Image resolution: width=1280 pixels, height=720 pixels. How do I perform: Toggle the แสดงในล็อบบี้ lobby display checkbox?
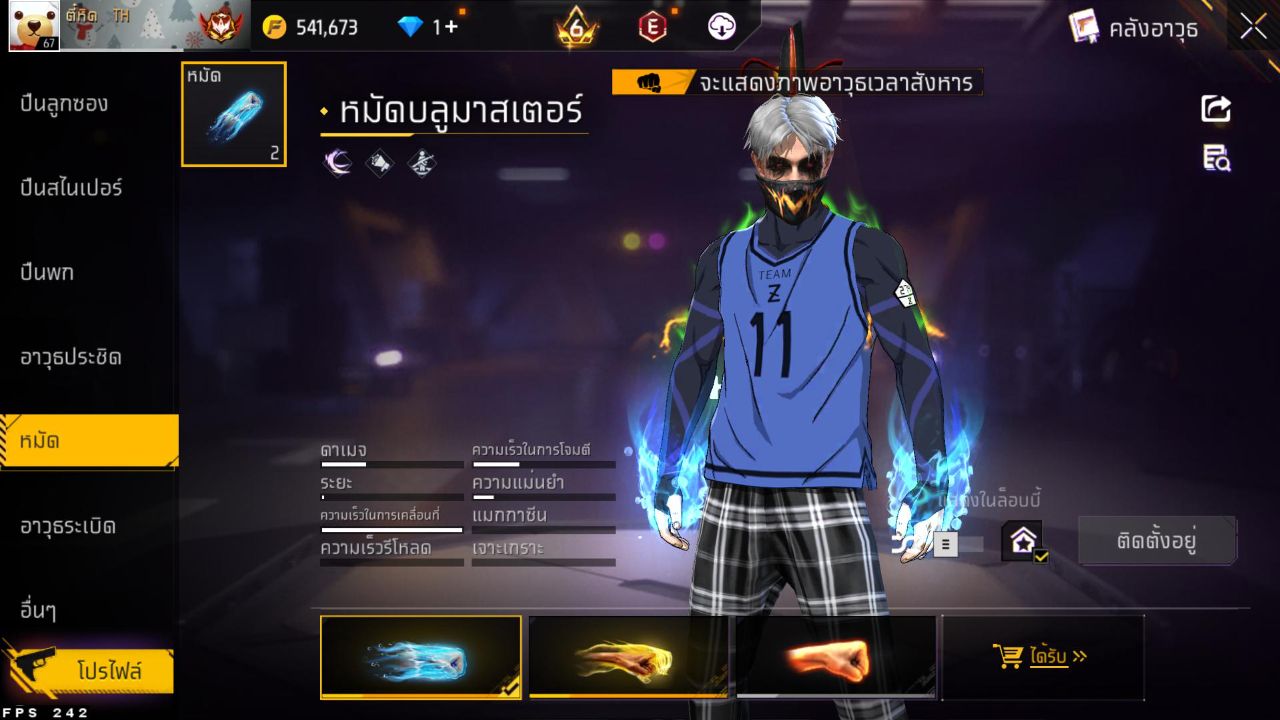pos(1021,541)
